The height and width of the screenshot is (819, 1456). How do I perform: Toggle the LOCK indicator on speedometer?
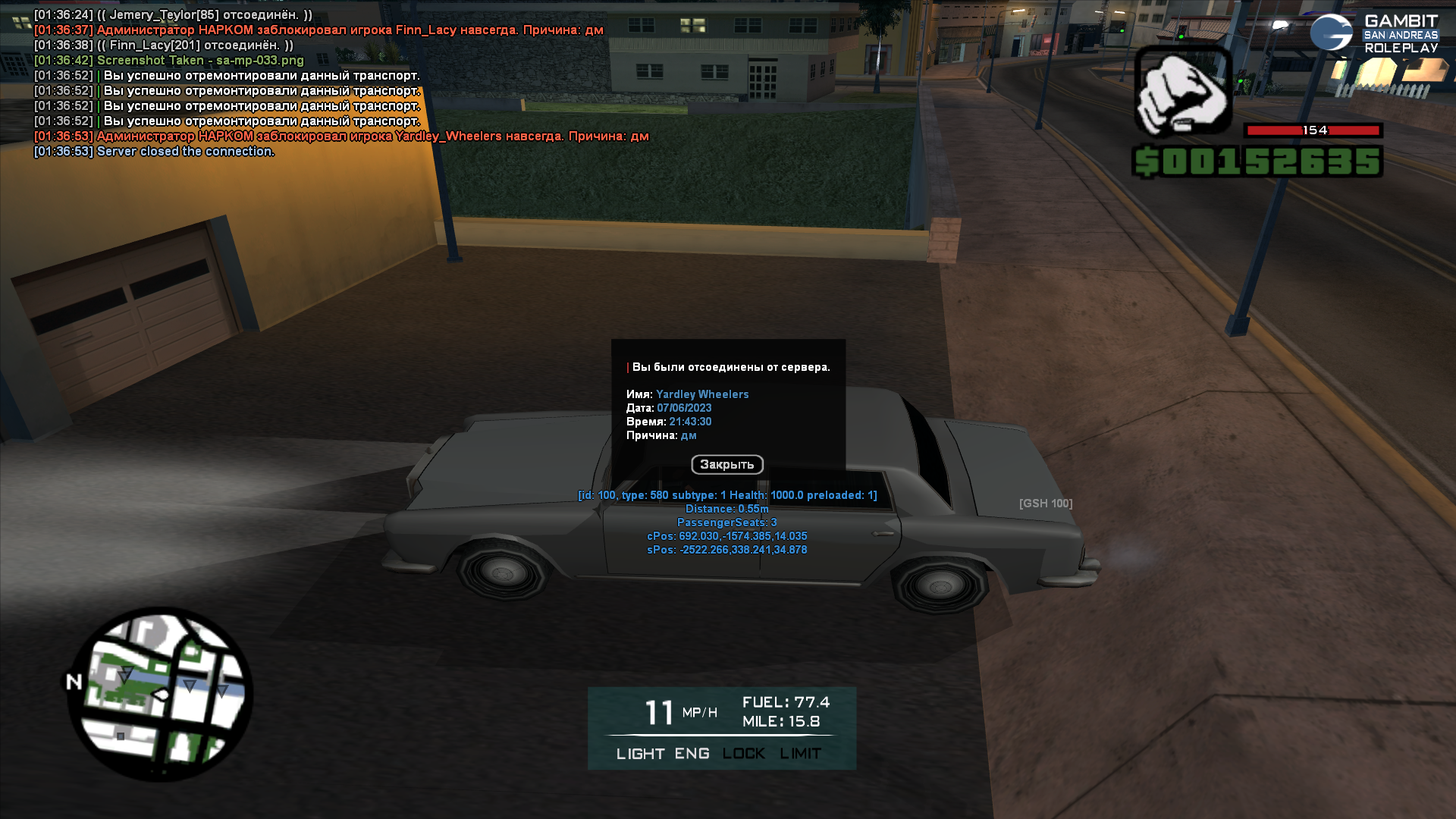point(743,754)
